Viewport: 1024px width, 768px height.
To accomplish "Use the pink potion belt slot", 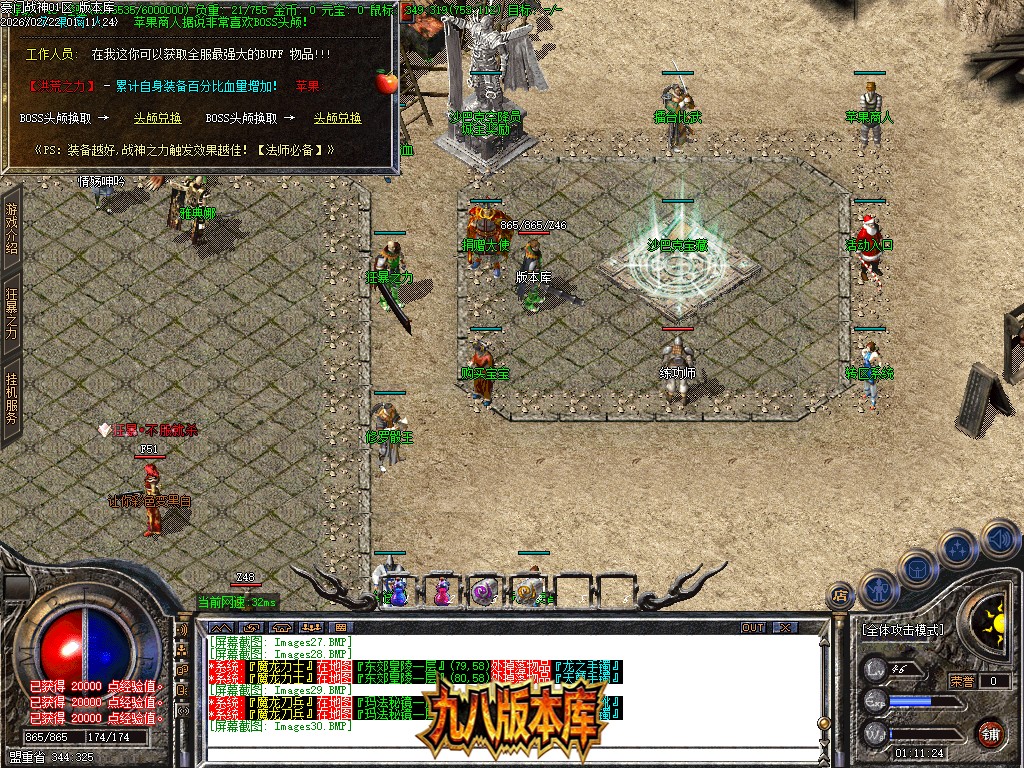I will click(x=441, y=592).
